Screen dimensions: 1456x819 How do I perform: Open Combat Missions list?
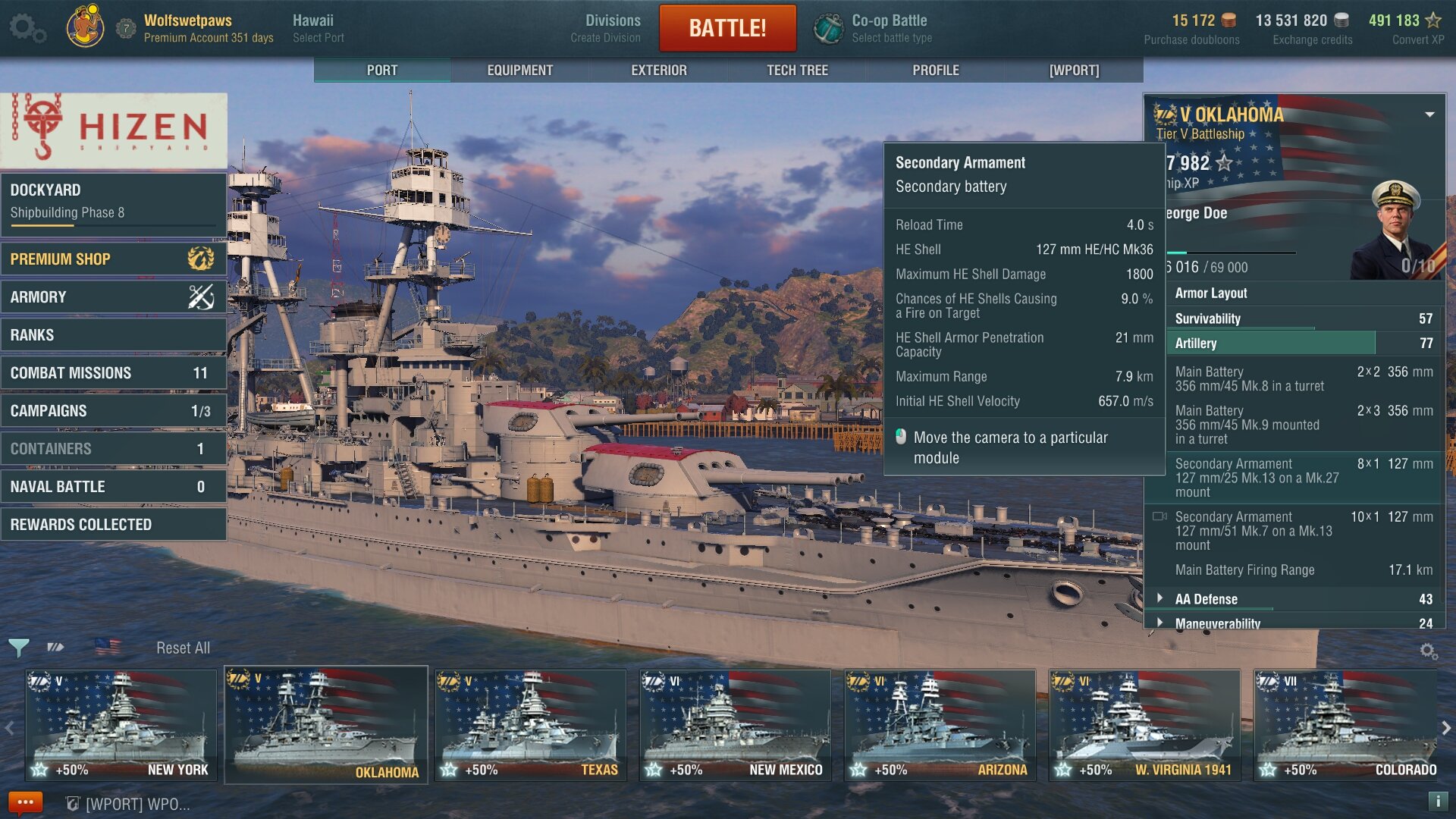click(x=114, y=373)
